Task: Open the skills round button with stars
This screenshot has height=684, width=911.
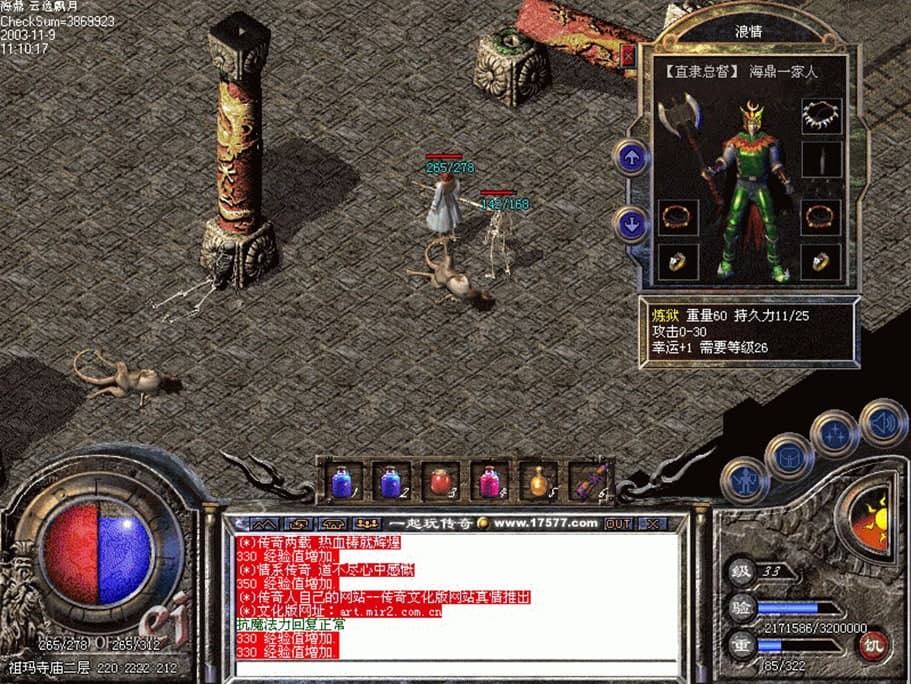Action: pos(834,433)
